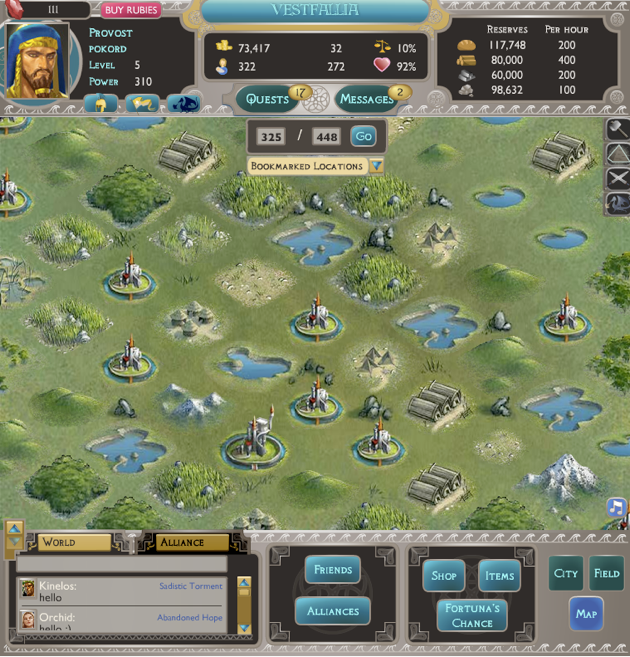Image resolution: width=630 pixels, height=657 pixels.
Task: Select the first map coordinate field showing 325
Action: click(x=270, y=137)
